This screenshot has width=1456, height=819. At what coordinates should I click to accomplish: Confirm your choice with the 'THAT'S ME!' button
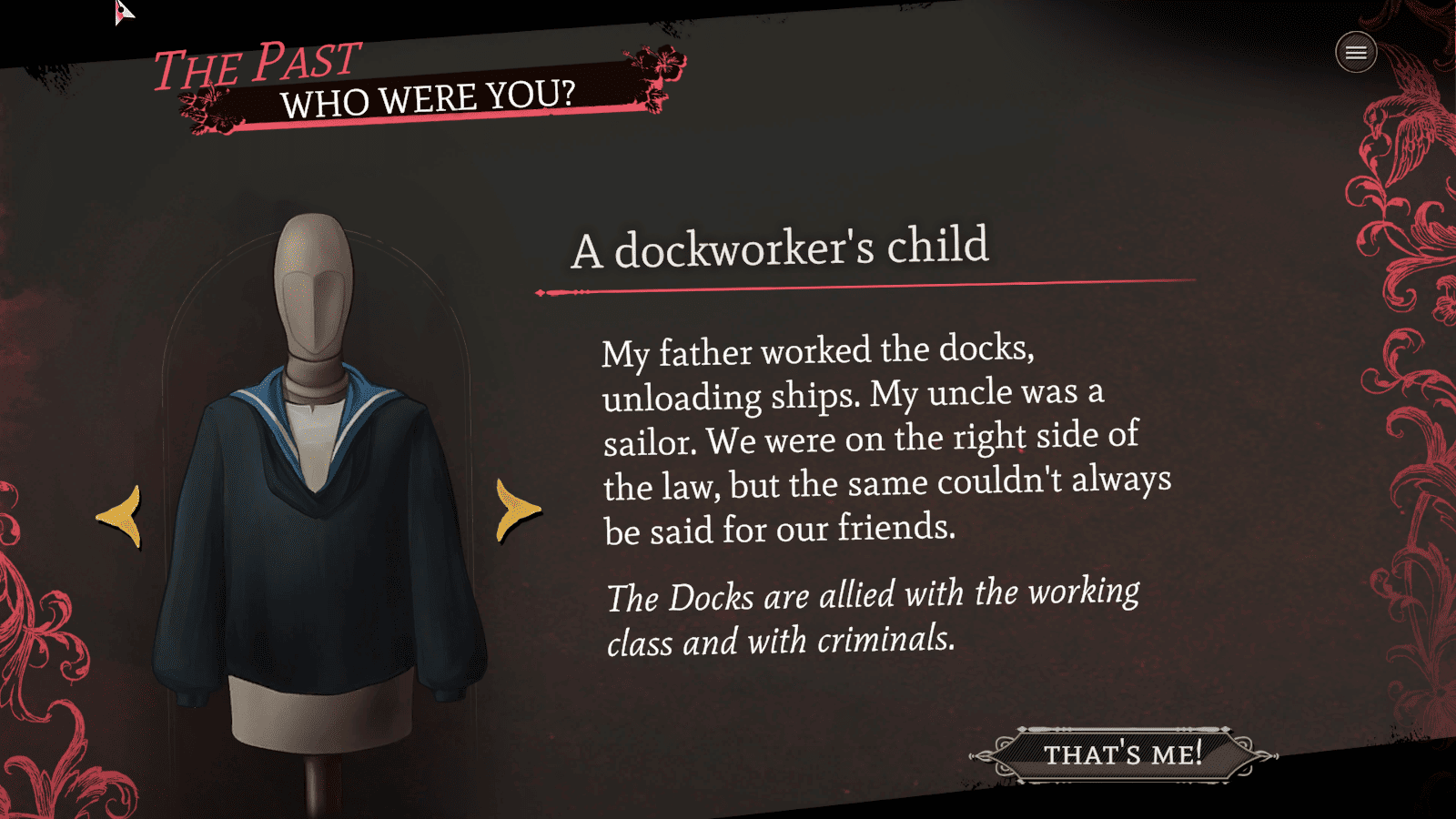1123,753
